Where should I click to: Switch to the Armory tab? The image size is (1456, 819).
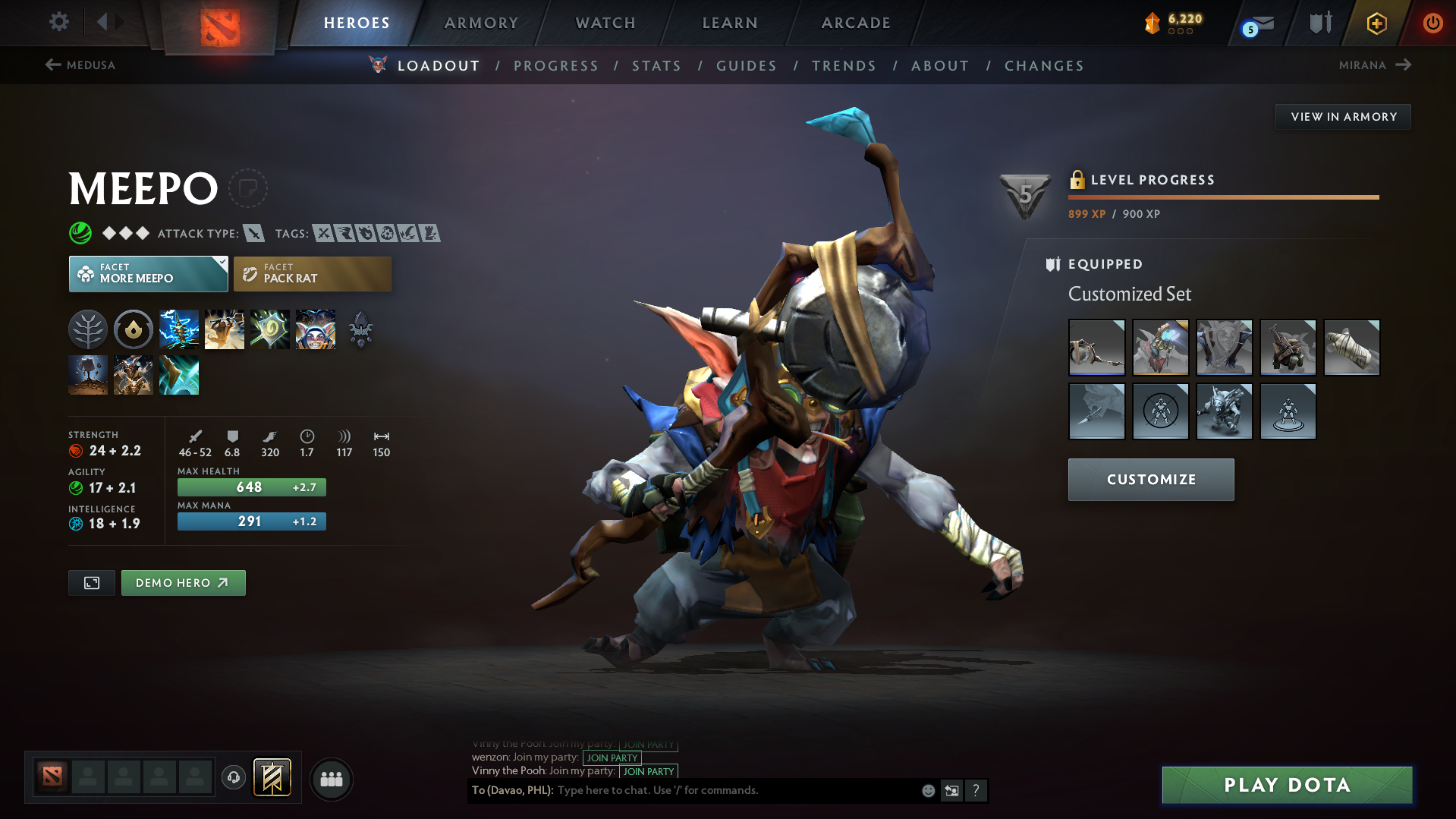[481, 23]
